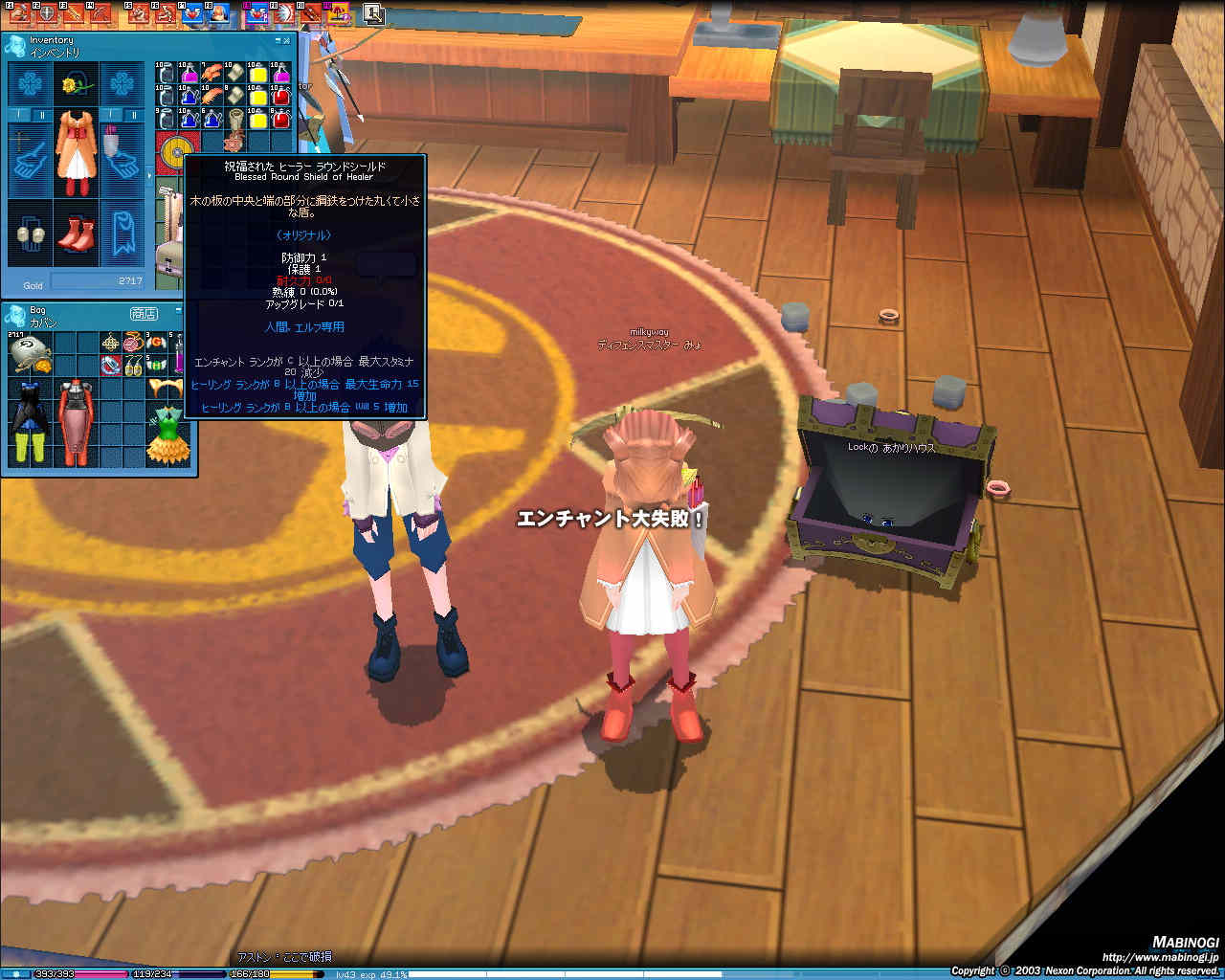Select the round shield in inventory
The width and height of the screenshot is (1225, 980).
175,151
